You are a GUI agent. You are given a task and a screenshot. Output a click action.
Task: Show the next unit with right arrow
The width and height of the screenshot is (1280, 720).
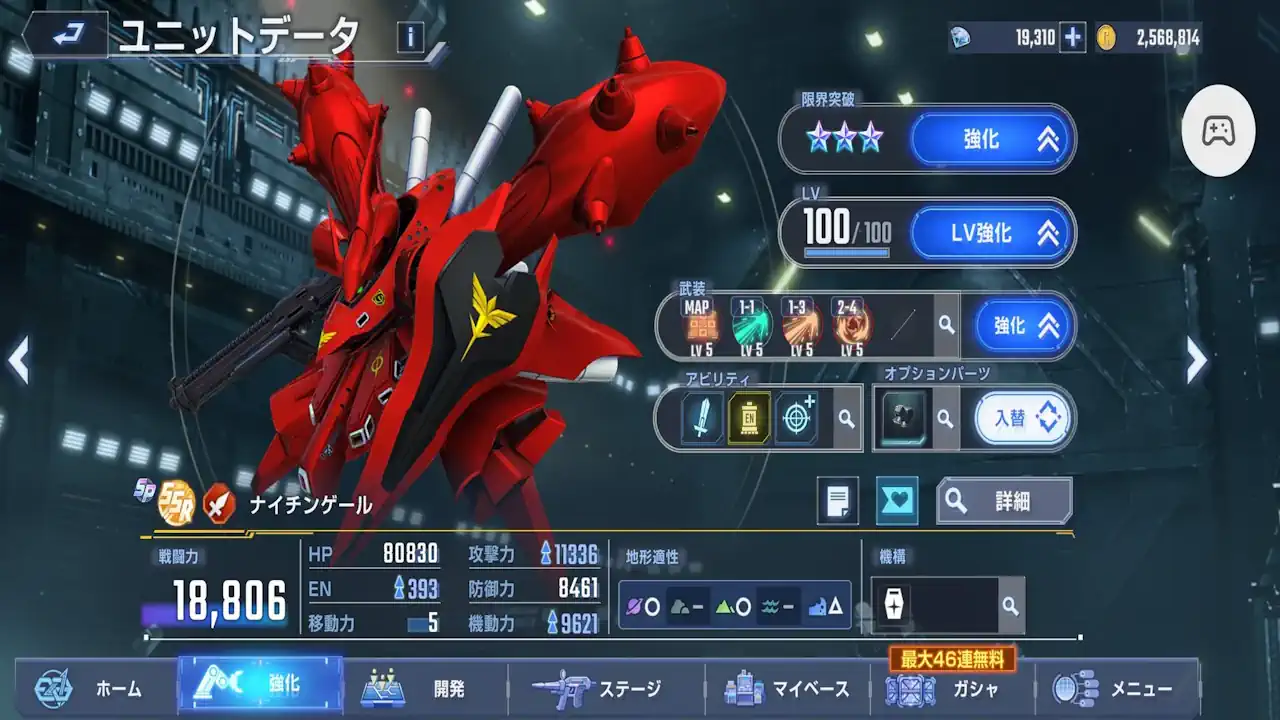[1197, 360]
